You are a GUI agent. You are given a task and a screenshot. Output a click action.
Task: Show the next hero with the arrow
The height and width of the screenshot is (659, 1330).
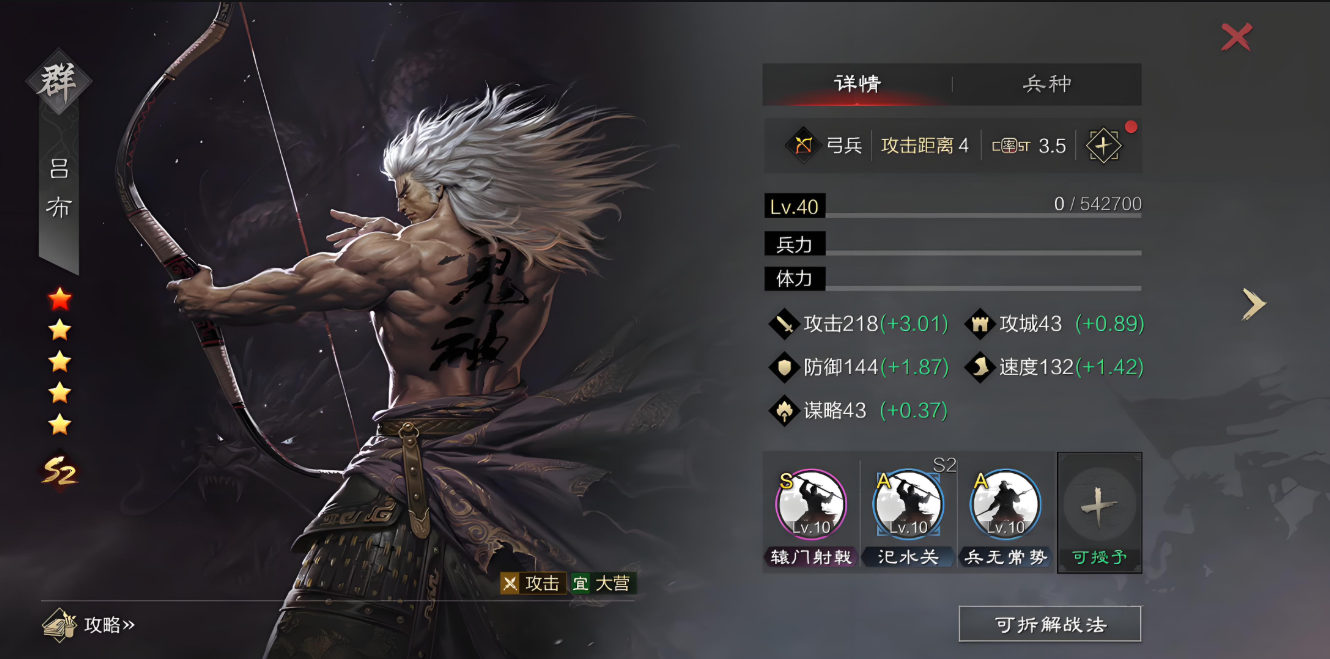coord(1253,304)
